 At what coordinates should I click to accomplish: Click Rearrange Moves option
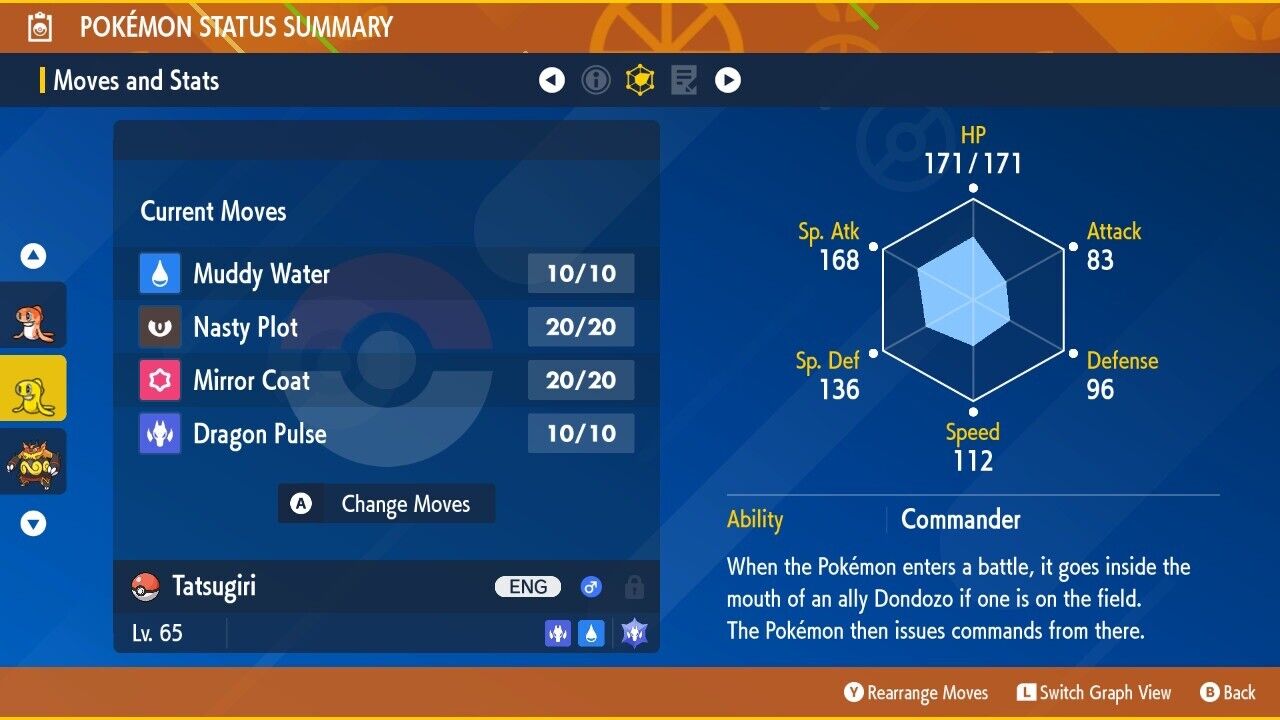(916, 692)
